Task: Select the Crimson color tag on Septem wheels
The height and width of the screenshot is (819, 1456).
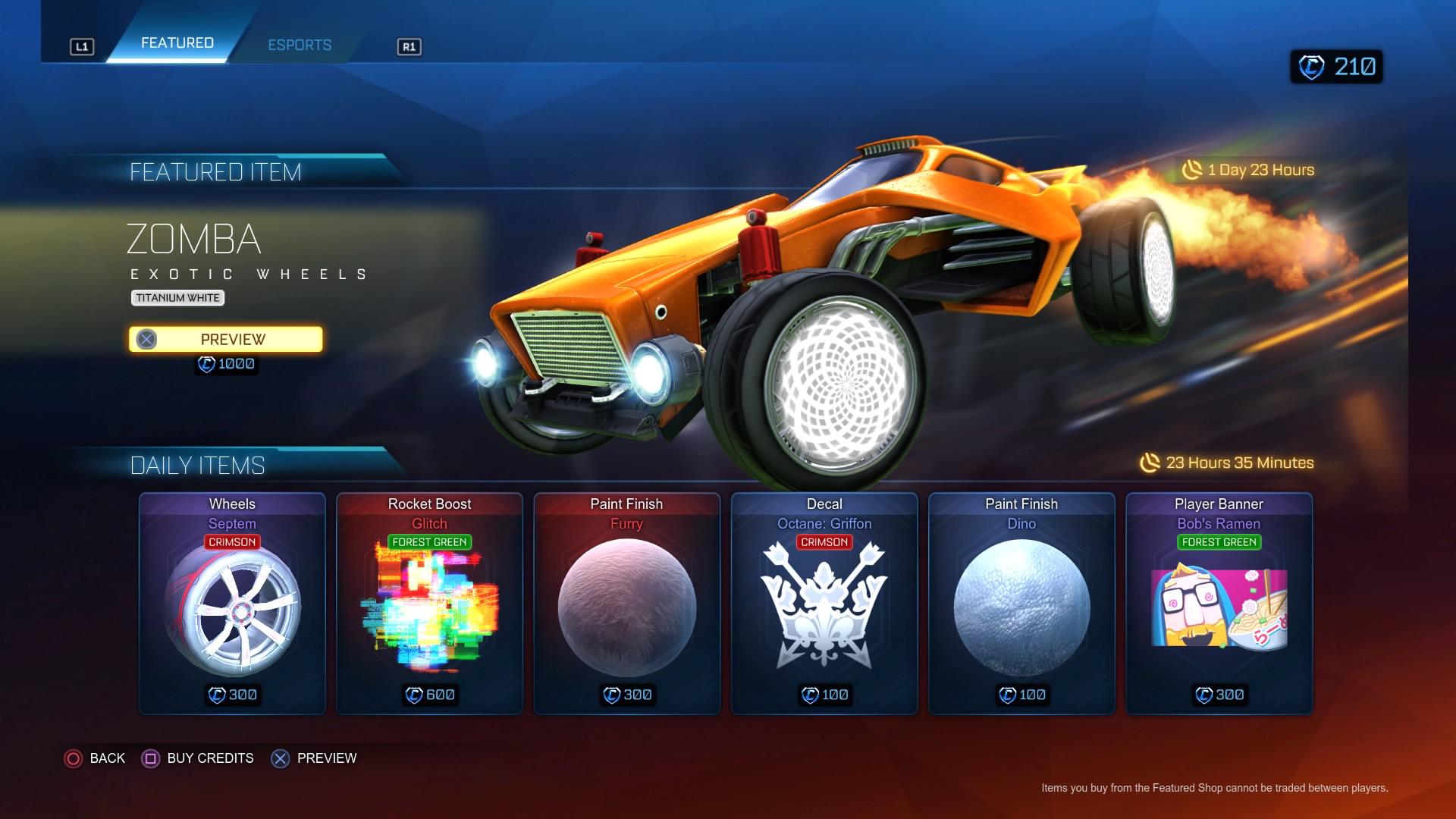Action: pyautogui.click(x=232, y=541)
